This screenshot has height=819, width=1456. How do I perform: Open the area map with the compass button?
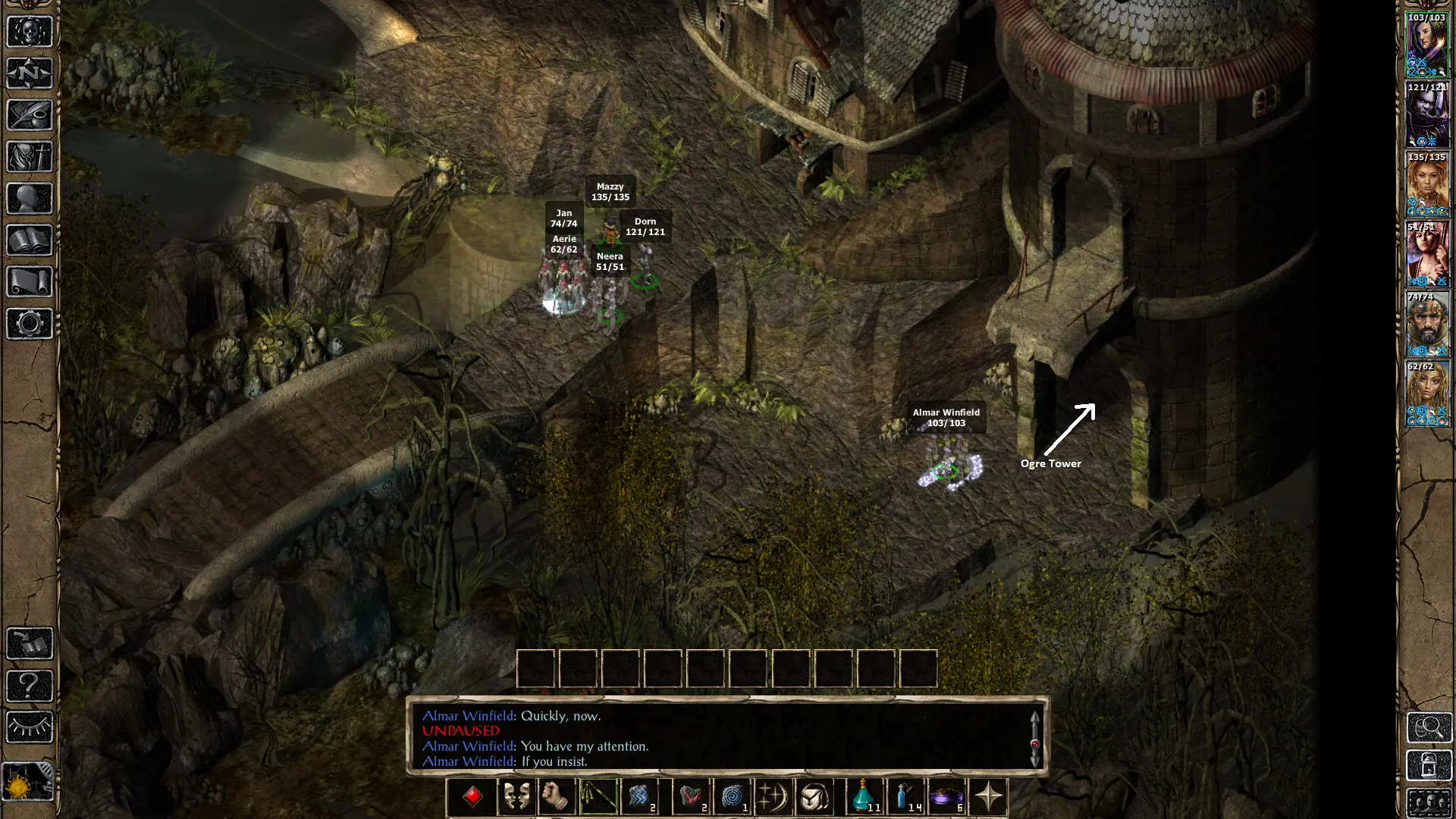point(30,74)
